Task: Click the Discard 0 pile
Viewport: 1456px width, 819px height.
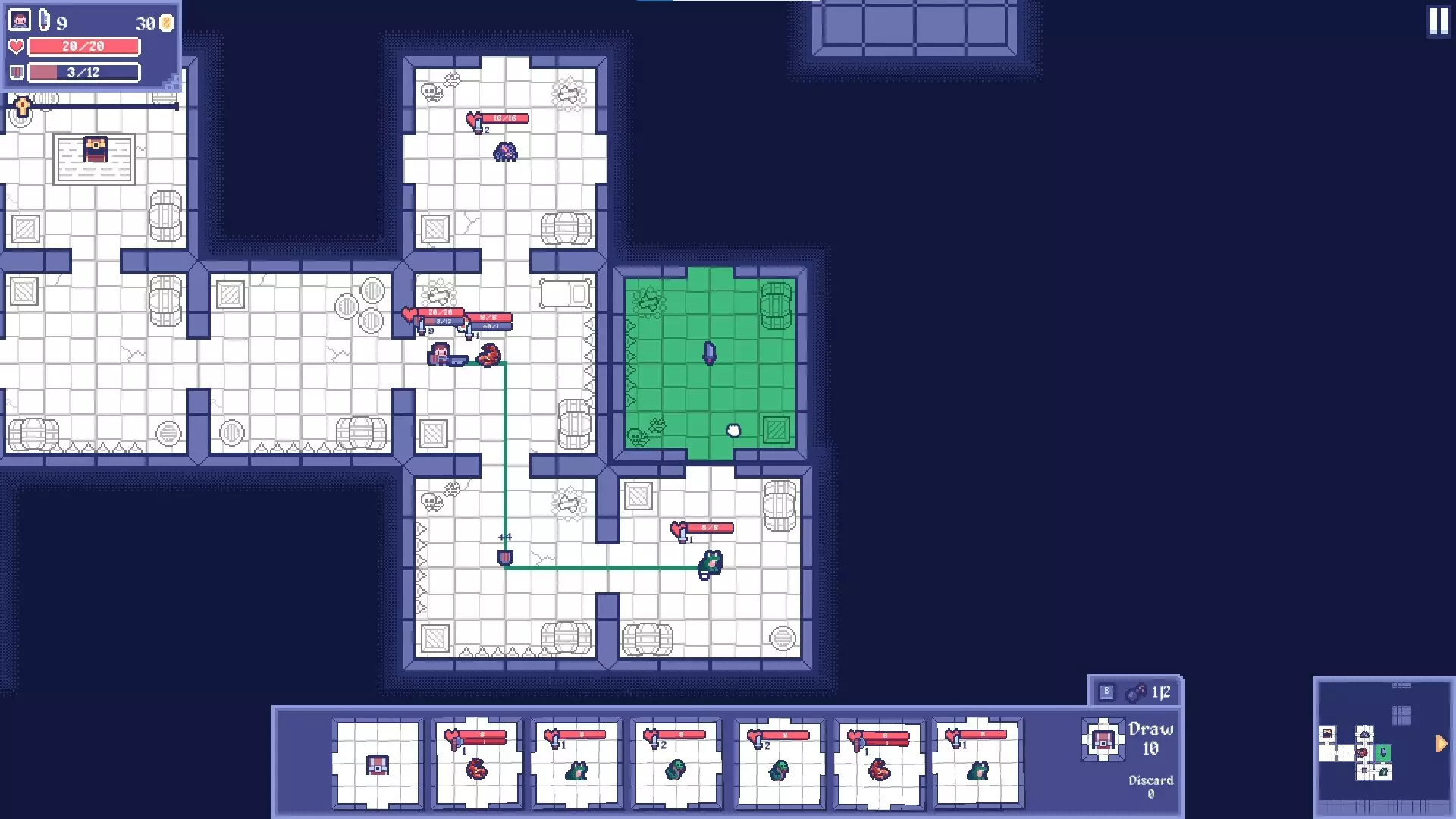Action: 1150,785
